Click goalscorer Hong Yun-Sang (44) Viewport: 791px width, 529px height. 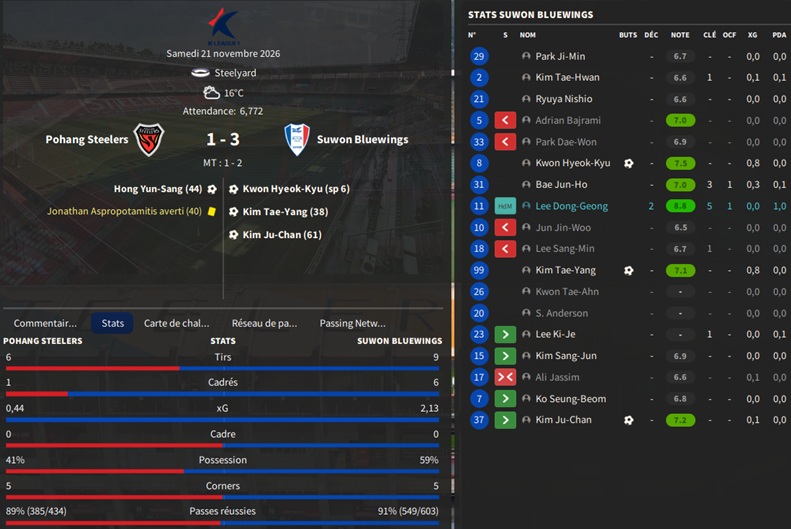click(x=158, y=188)
